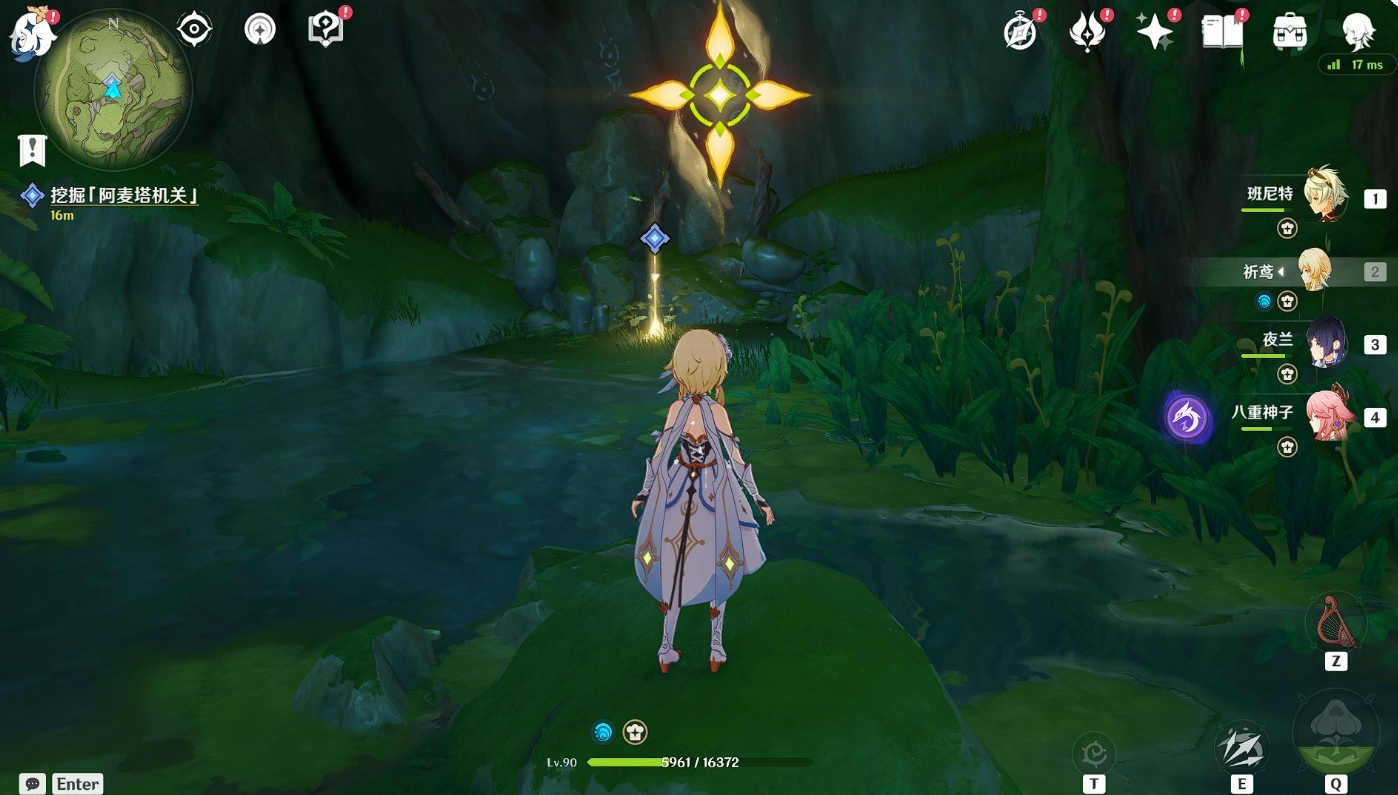Open the character avatar icon at top right

pyautogui.click(x=1357, y=32)
